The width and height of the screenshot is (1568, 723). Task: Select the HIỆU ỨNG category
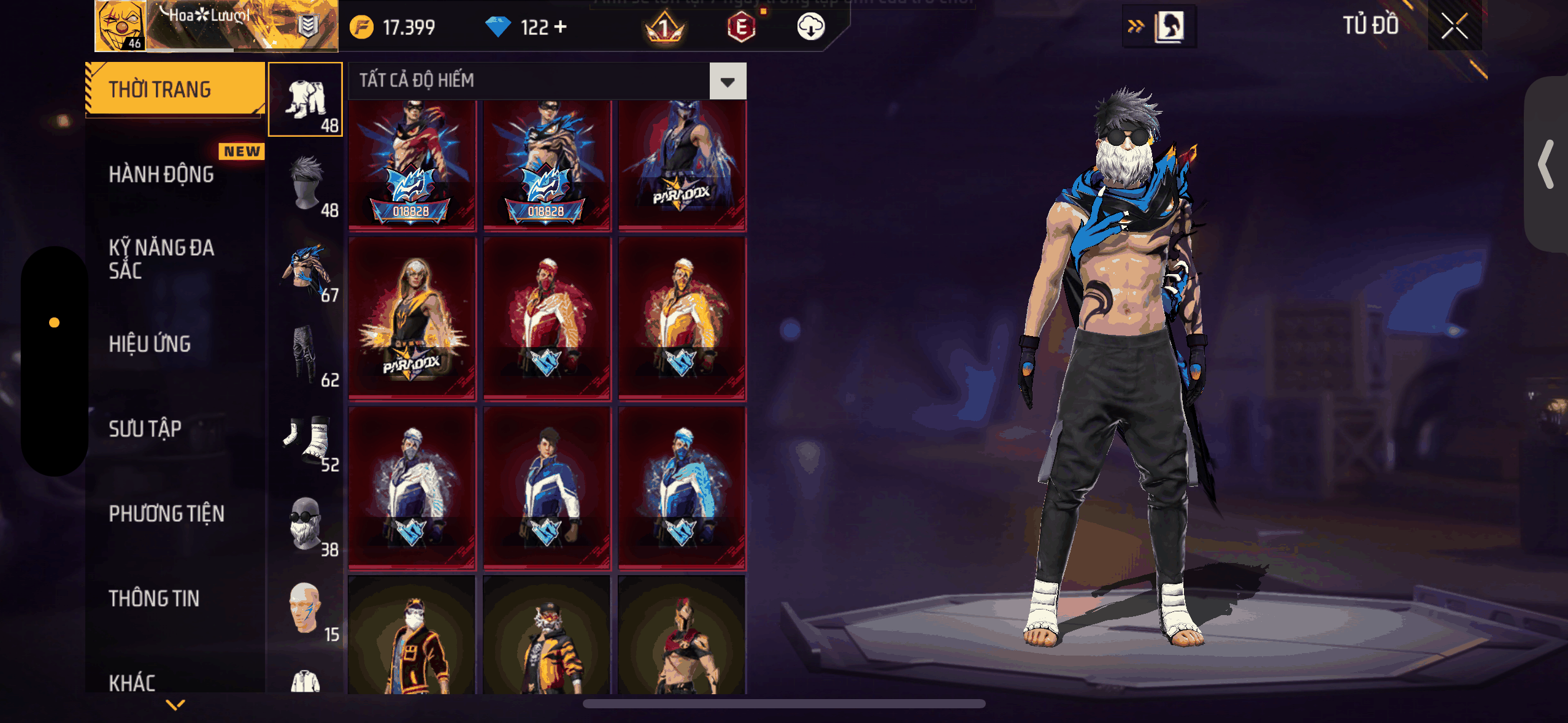[150, 344]
